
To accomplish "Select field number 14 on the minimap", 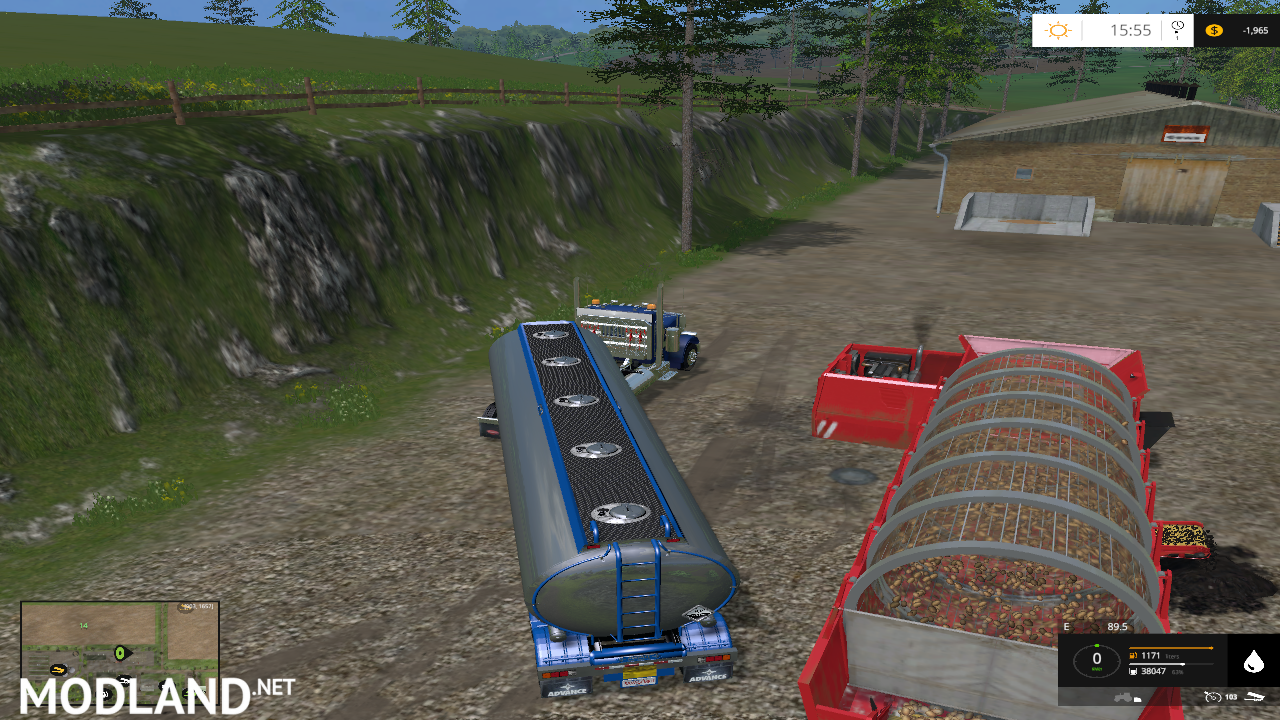I will tap(82, 626).
